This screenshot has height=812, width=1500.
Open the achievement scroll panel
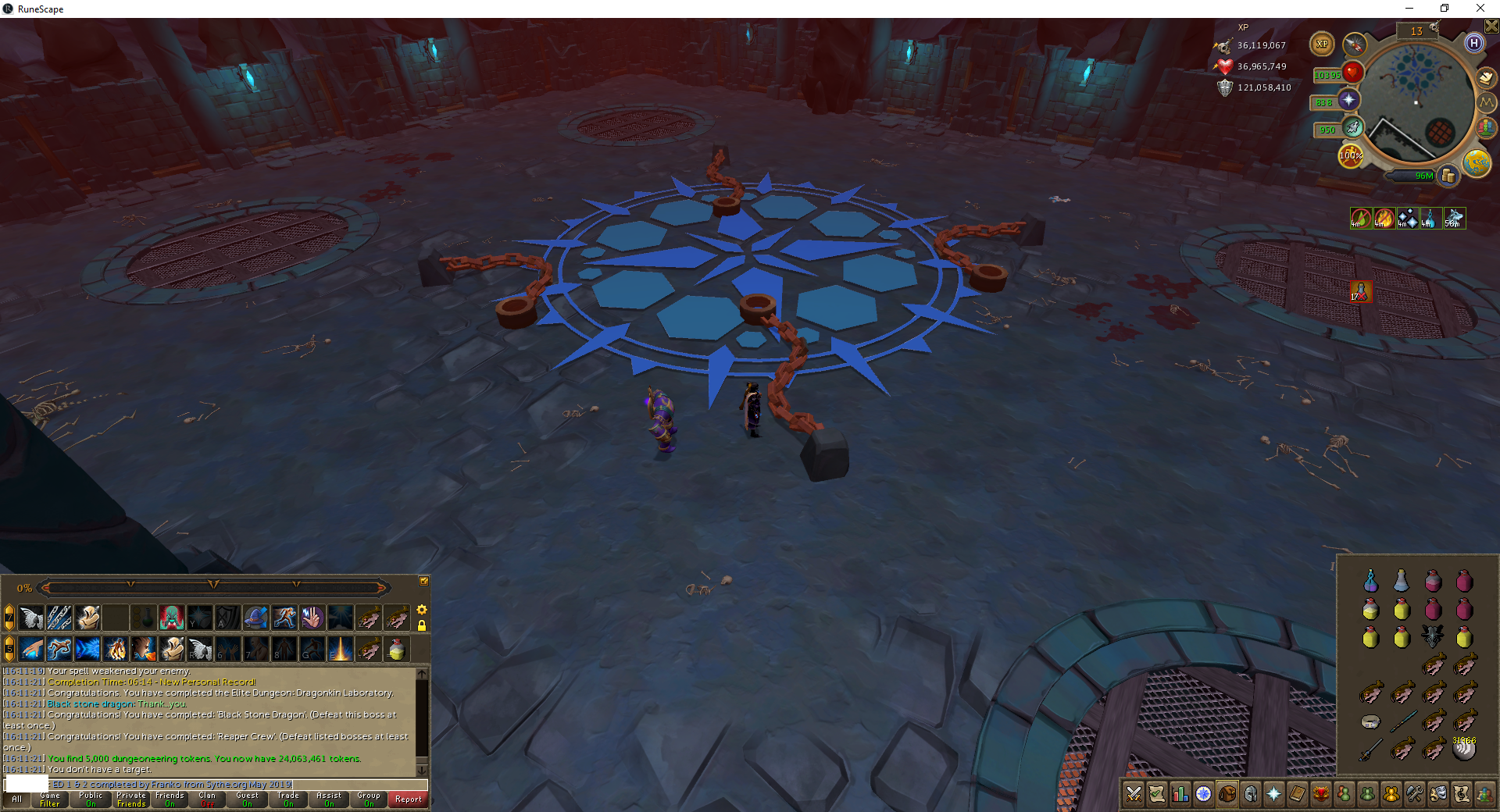tap(1157, 795)
